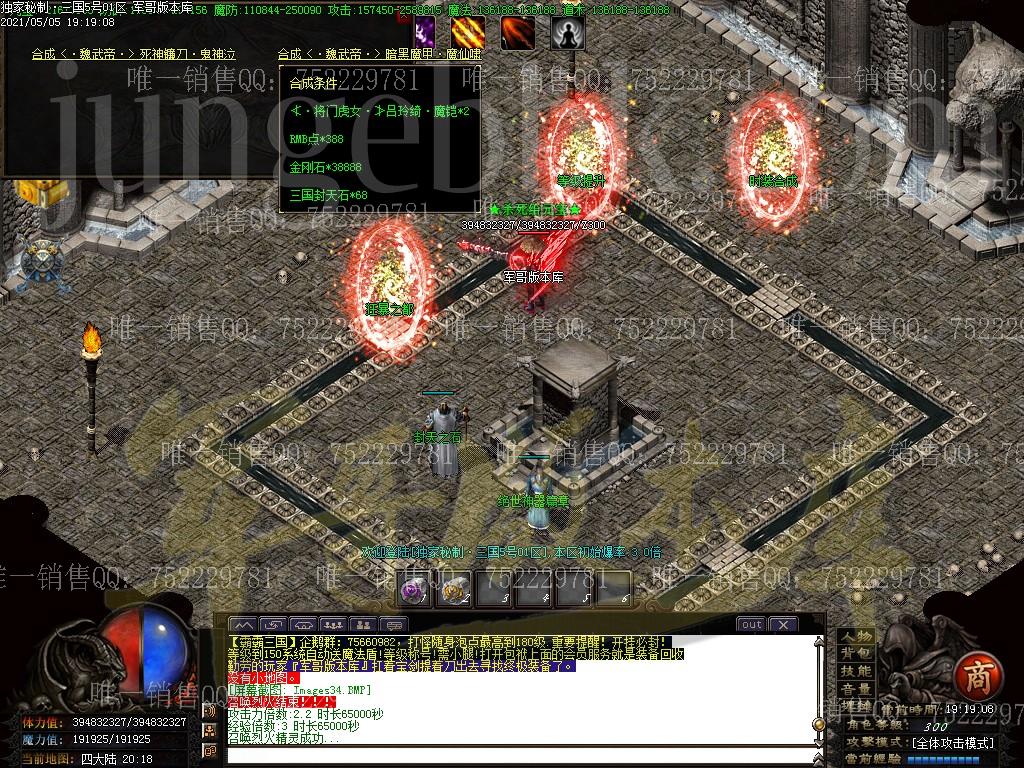The width and height of the screenshot is (1024, 768).
Task: Open the round red 商 shop button
Action: [971, 676]
